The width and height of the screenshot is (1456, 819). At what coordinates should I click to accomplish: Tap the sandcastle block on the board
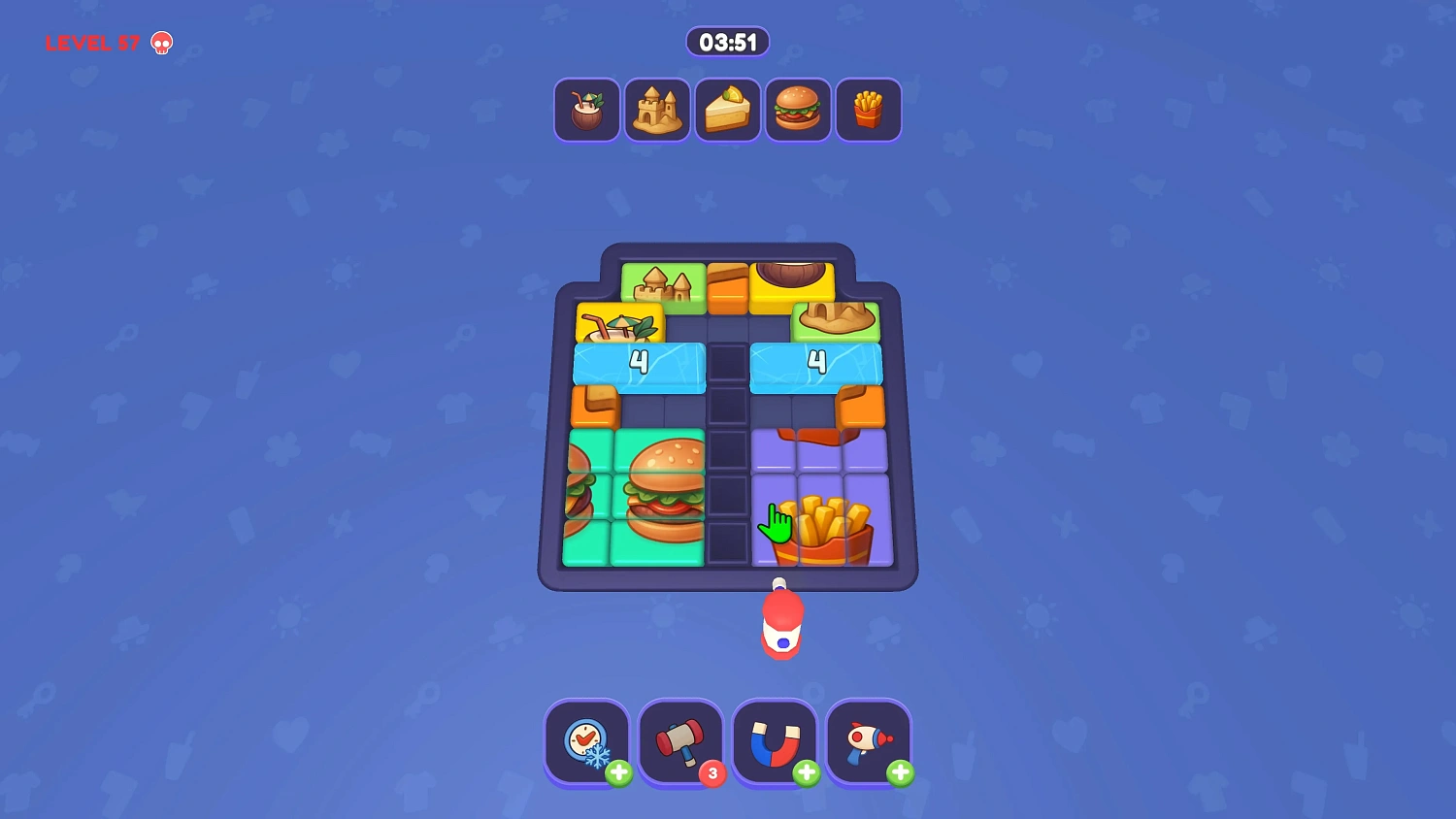664,286
